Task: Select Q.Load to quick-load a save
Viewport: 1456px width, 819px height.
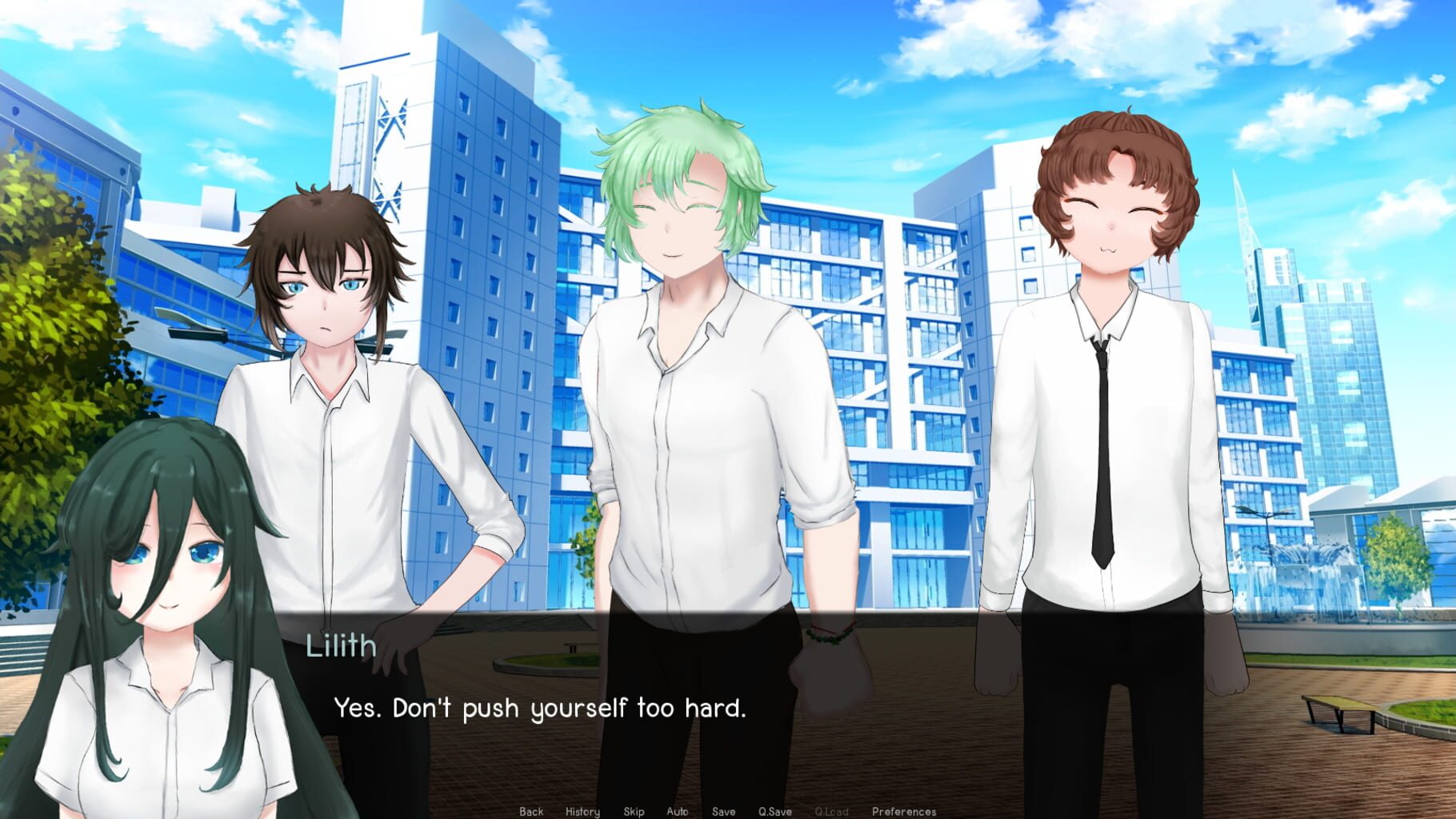Action: (832, 810)
